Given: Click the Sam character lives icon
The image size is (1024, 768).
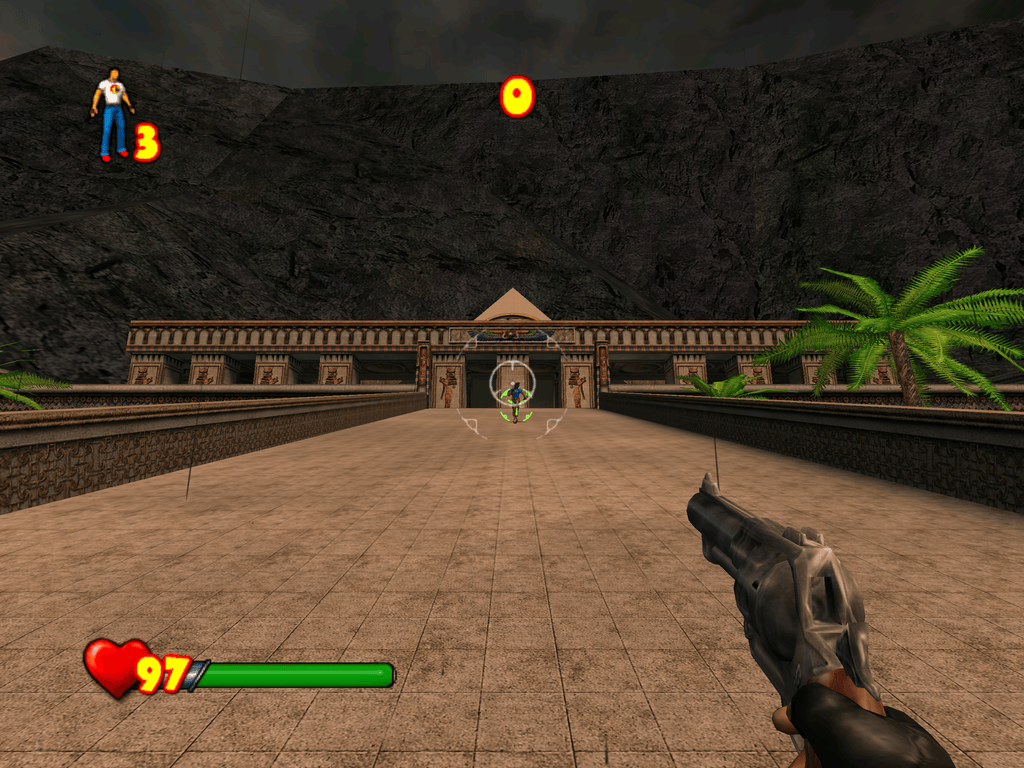Looking at the screenshot, I should click(112, 113).
